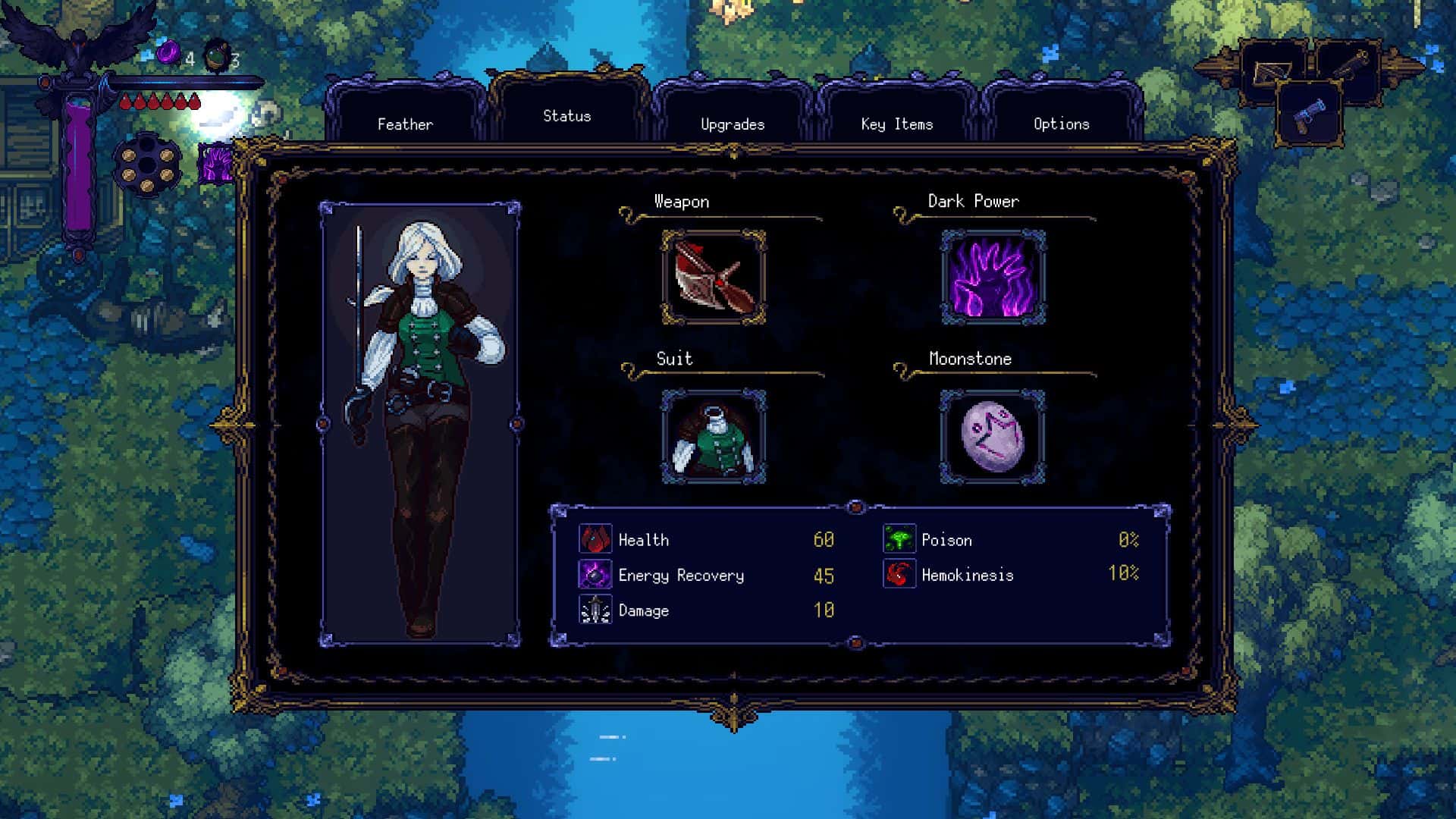
Task: Click the Damage sword icon
Action: tap(595, 609)
